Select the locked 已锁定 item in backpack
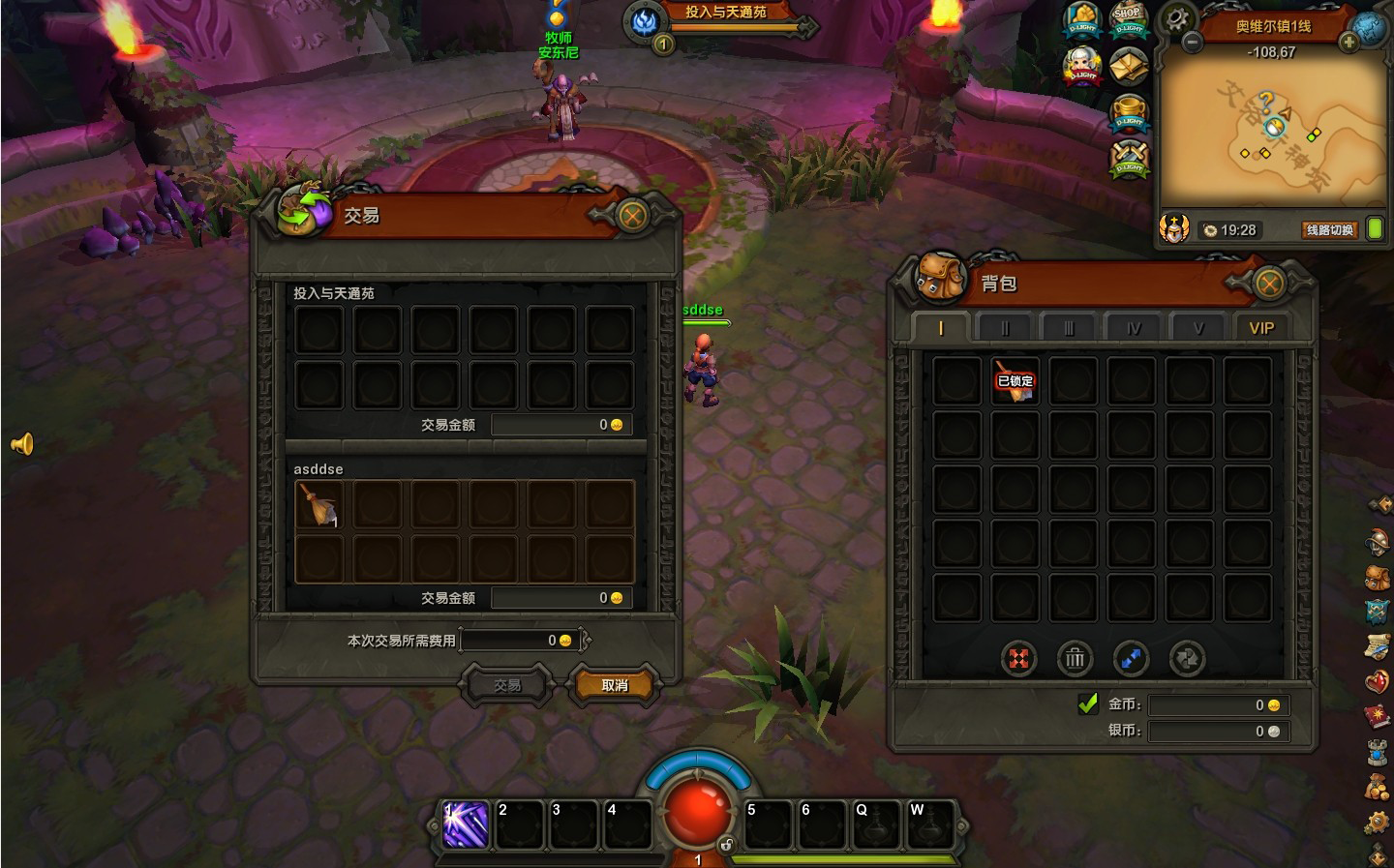 click(1015, 380)
